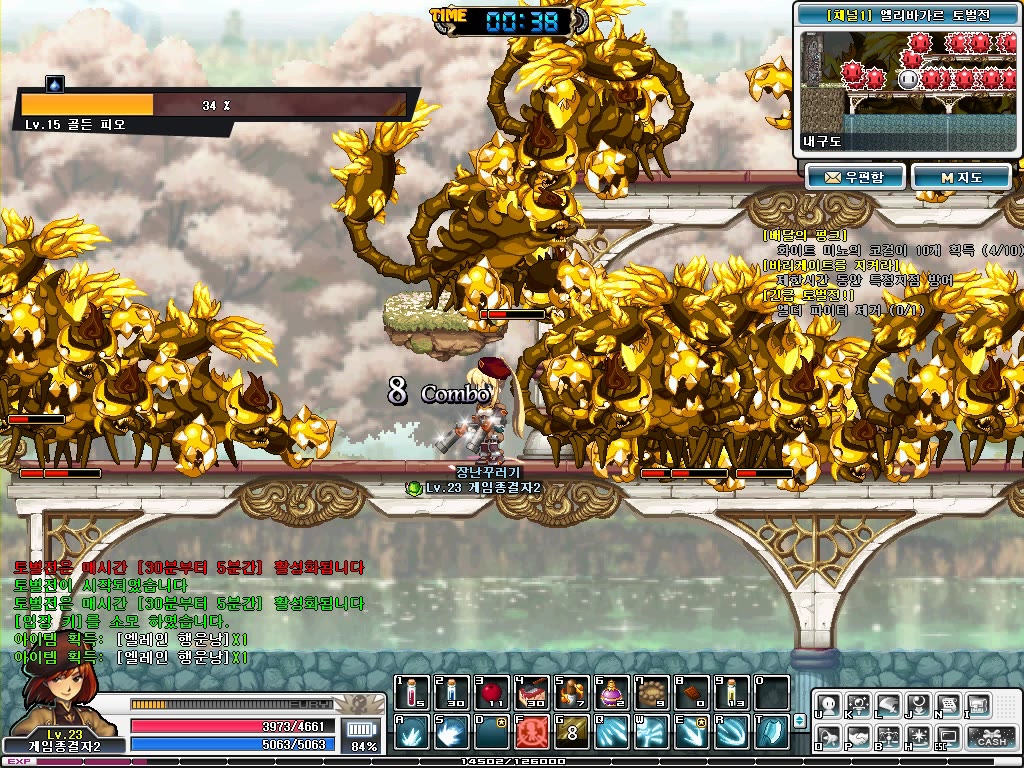Open the 지도 map button

pyautogui.click(x=960, y=177)
